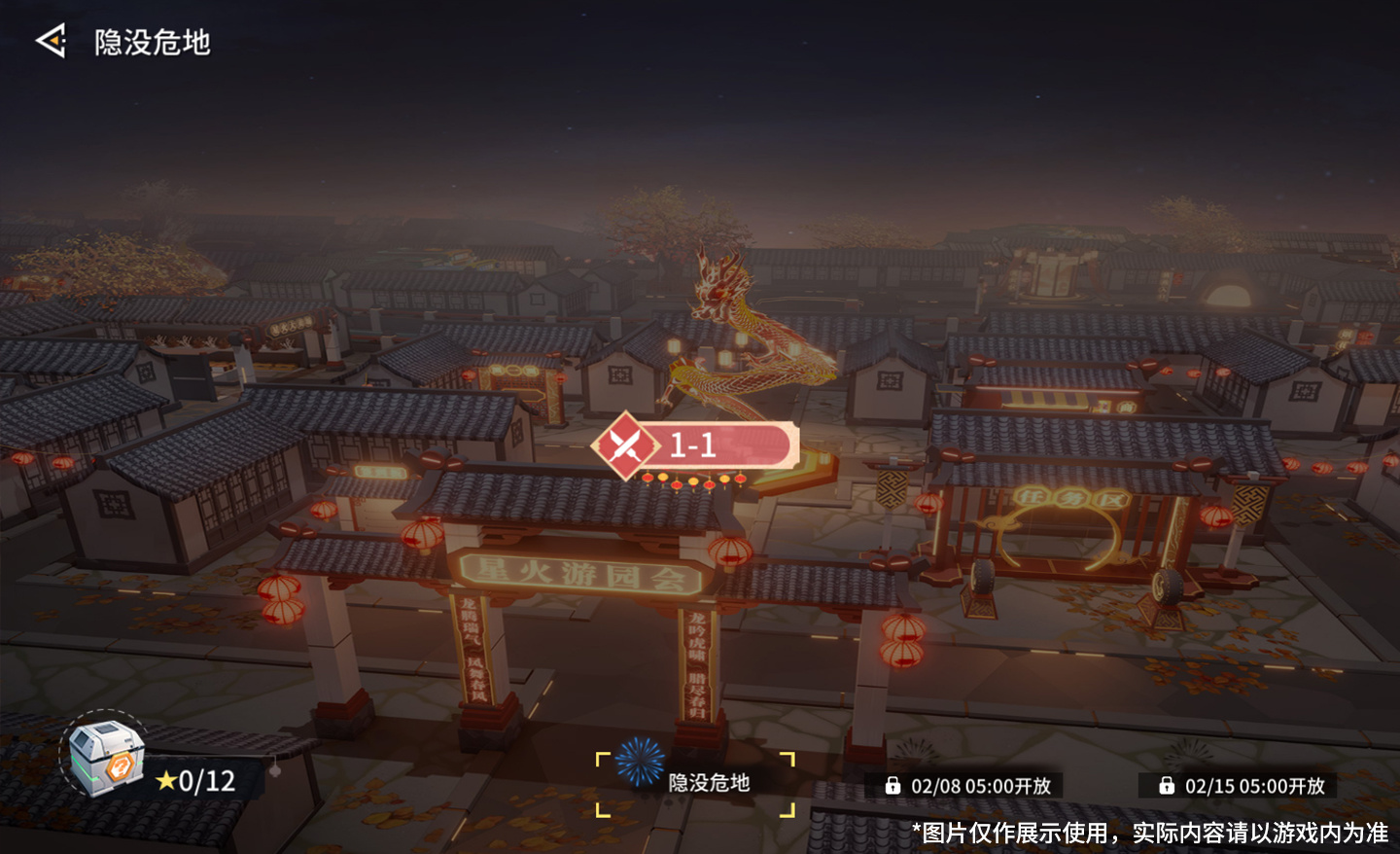Click the star icon in the 0/12 counter
The height and width of the screenshot is (854, 1400).
164,779
